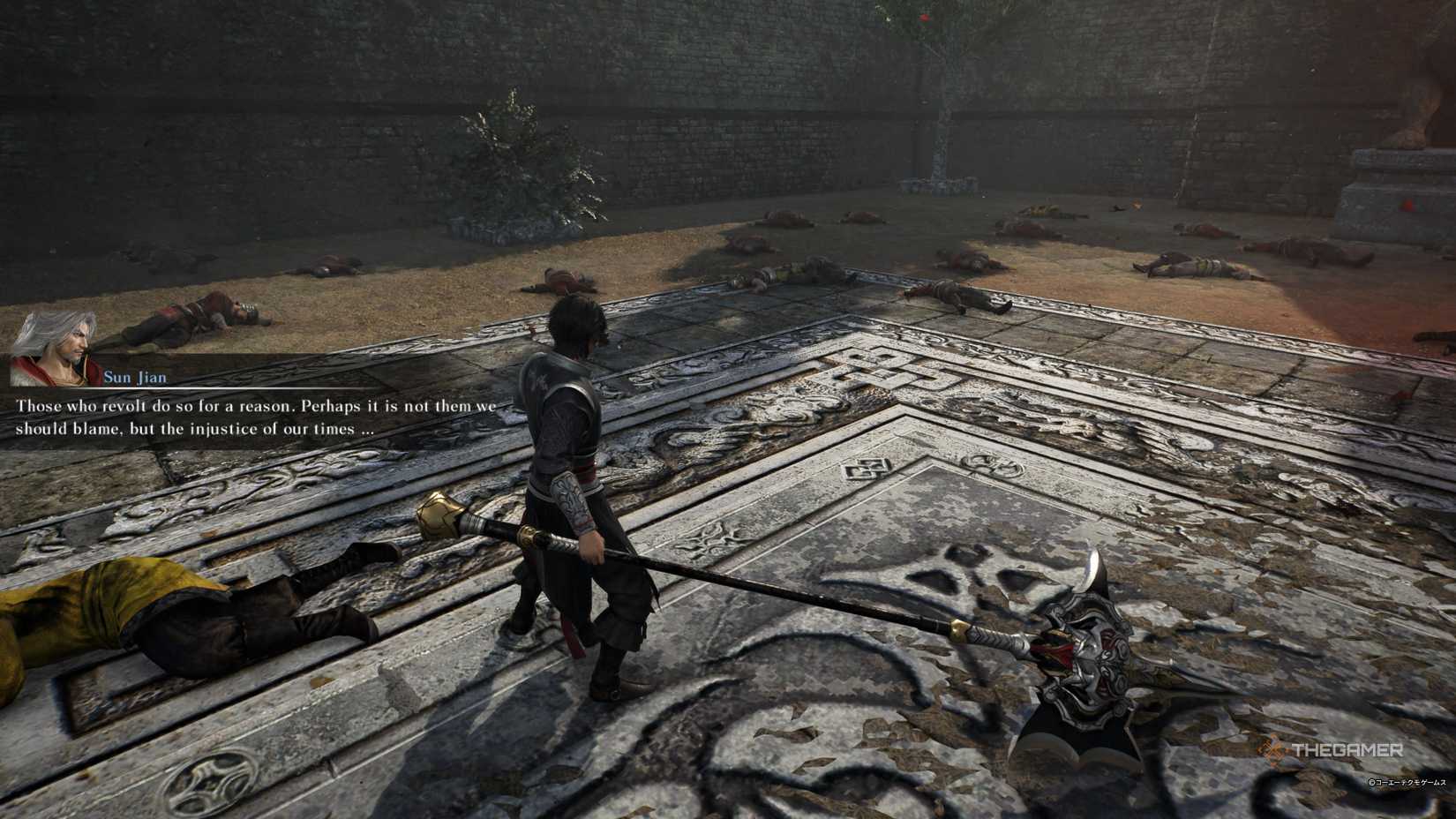Image resolution: width=1456 pixels, height=819 pixels.
Task: Click the THEGAMER watermark text
Action: (1347, 749)
